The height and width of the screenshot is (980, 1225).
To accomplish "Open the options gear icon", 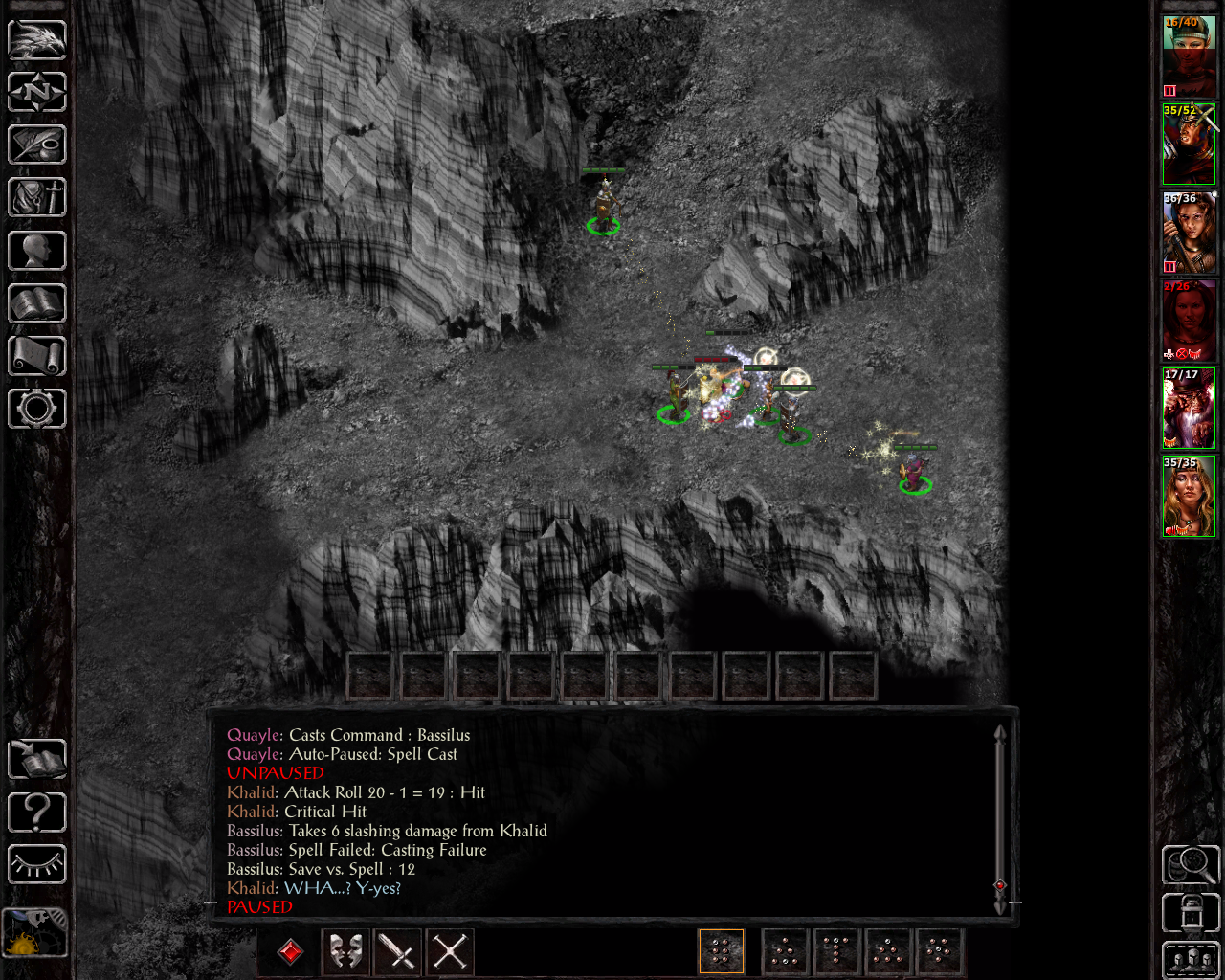I will [36, 409].
